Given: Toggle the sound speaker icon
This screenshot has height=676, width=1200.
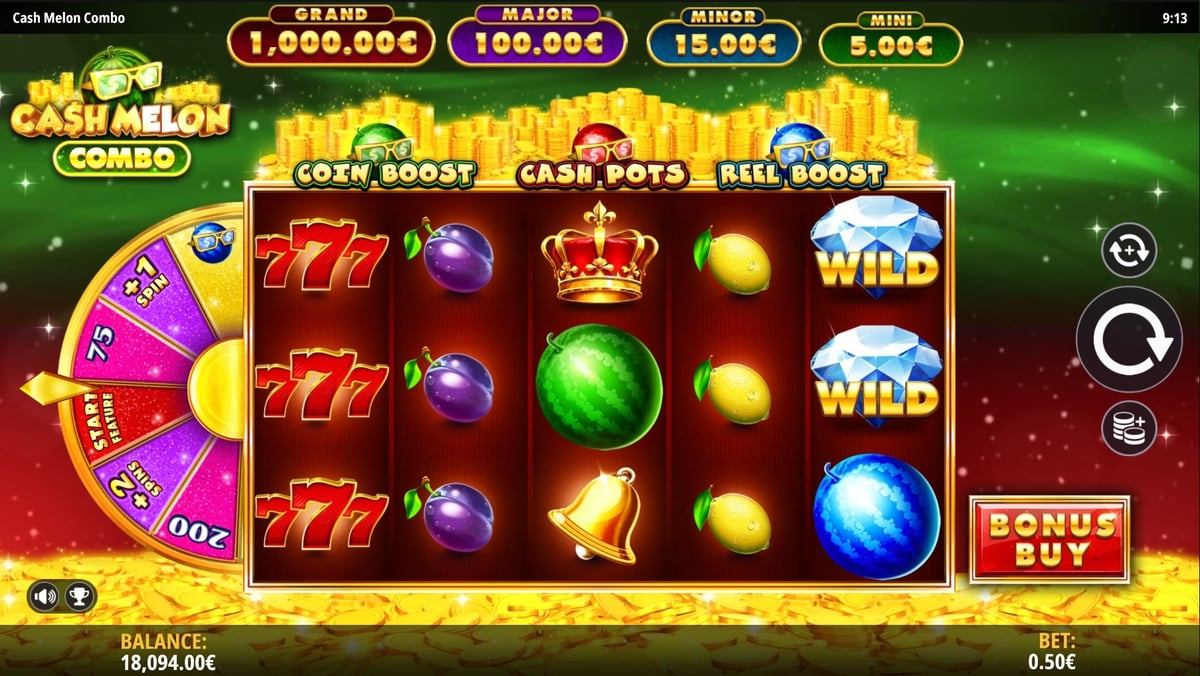Looking at the screenshot, I should coord(45,597).
